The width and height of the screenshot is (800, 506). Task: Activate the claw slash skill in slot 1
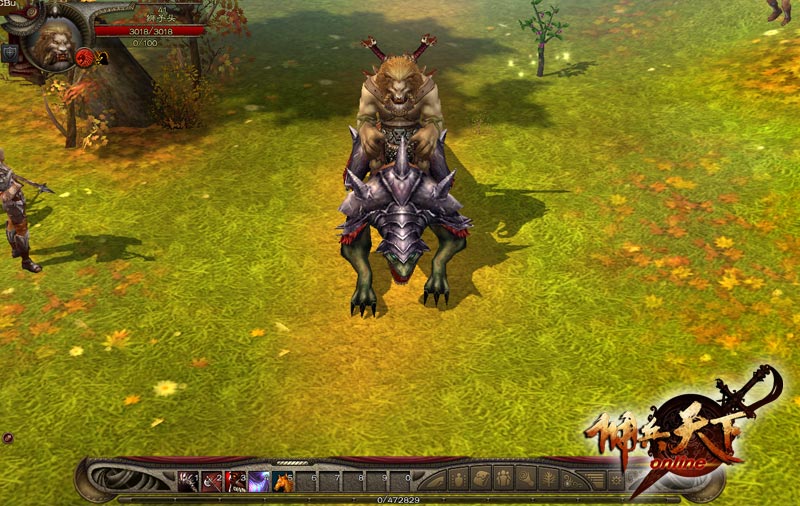point(188,481)
